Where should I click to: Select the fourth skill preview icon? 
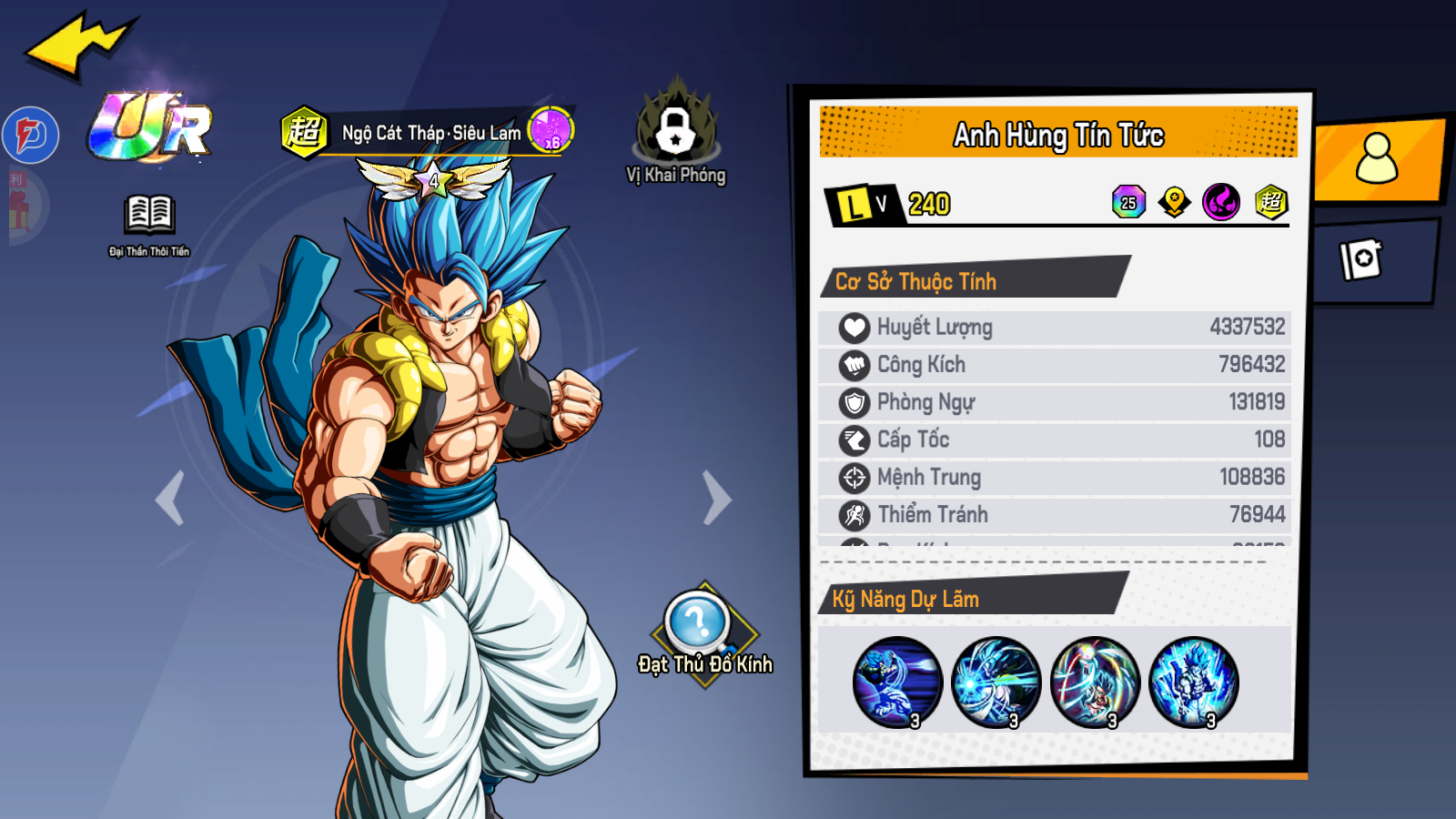pos(1194,682)
